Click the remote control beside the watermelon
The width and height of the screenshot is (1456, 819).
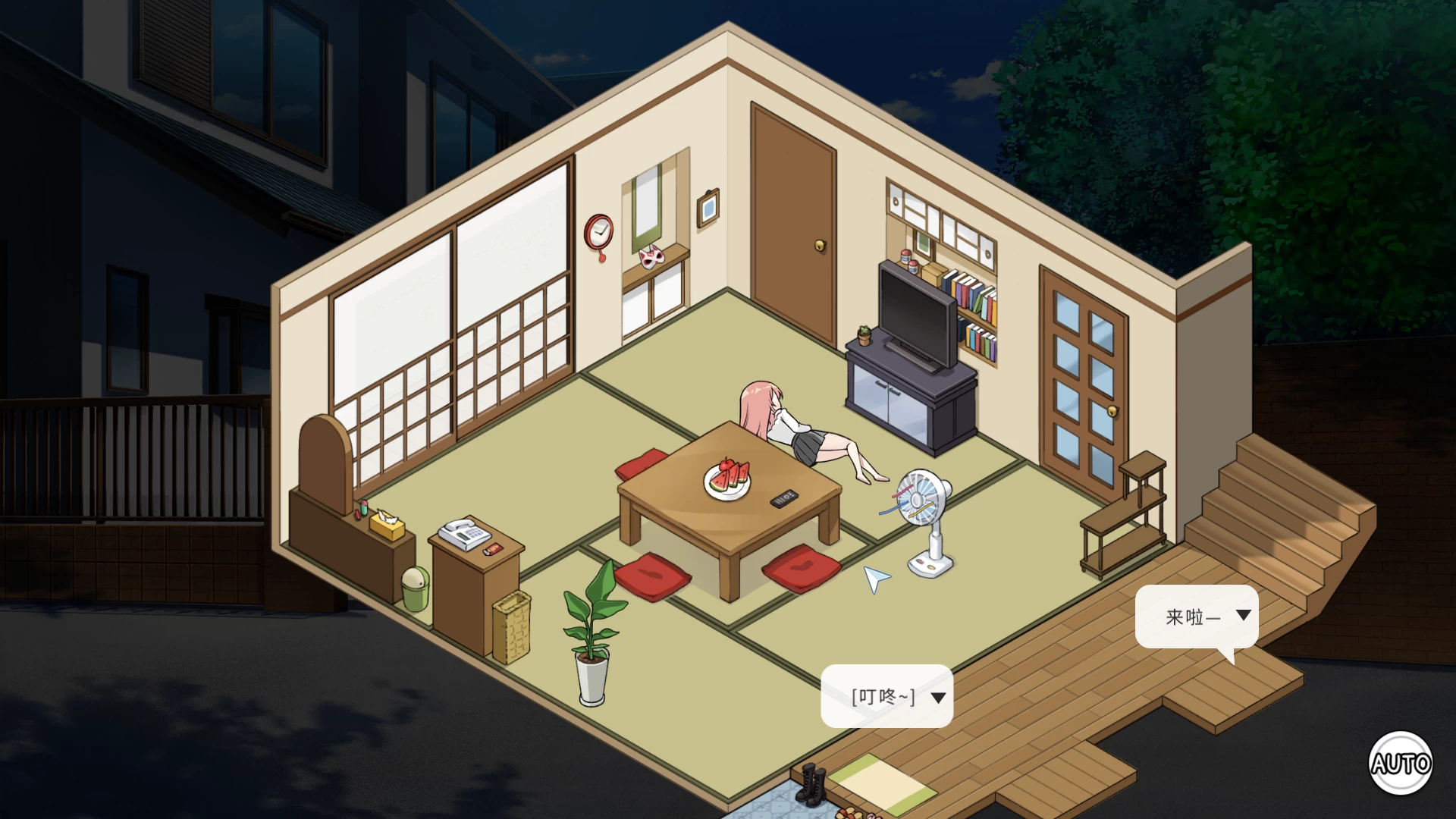[783, 497]
